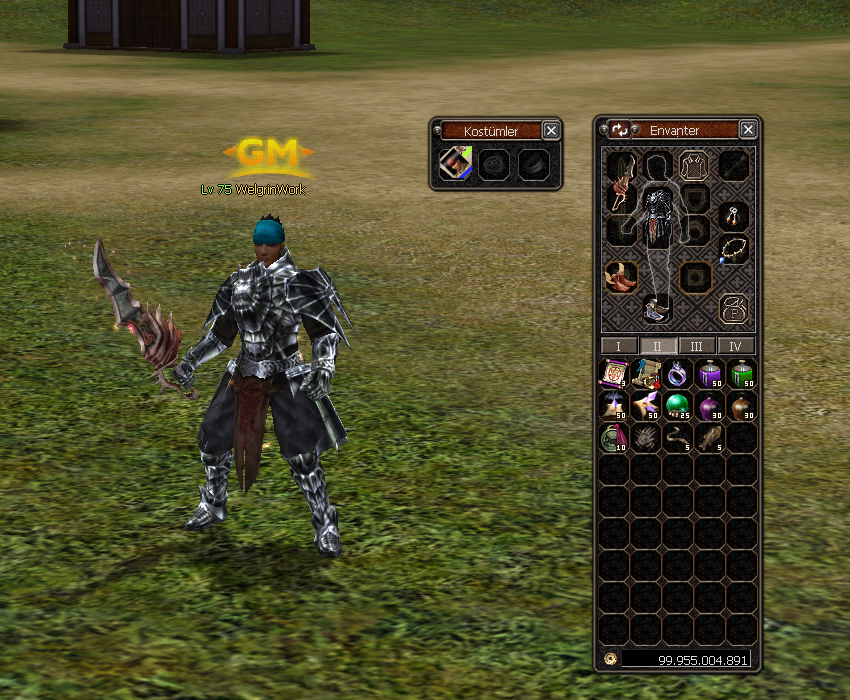
Task: Select the grey gloves item
Action: pos(644,437)
